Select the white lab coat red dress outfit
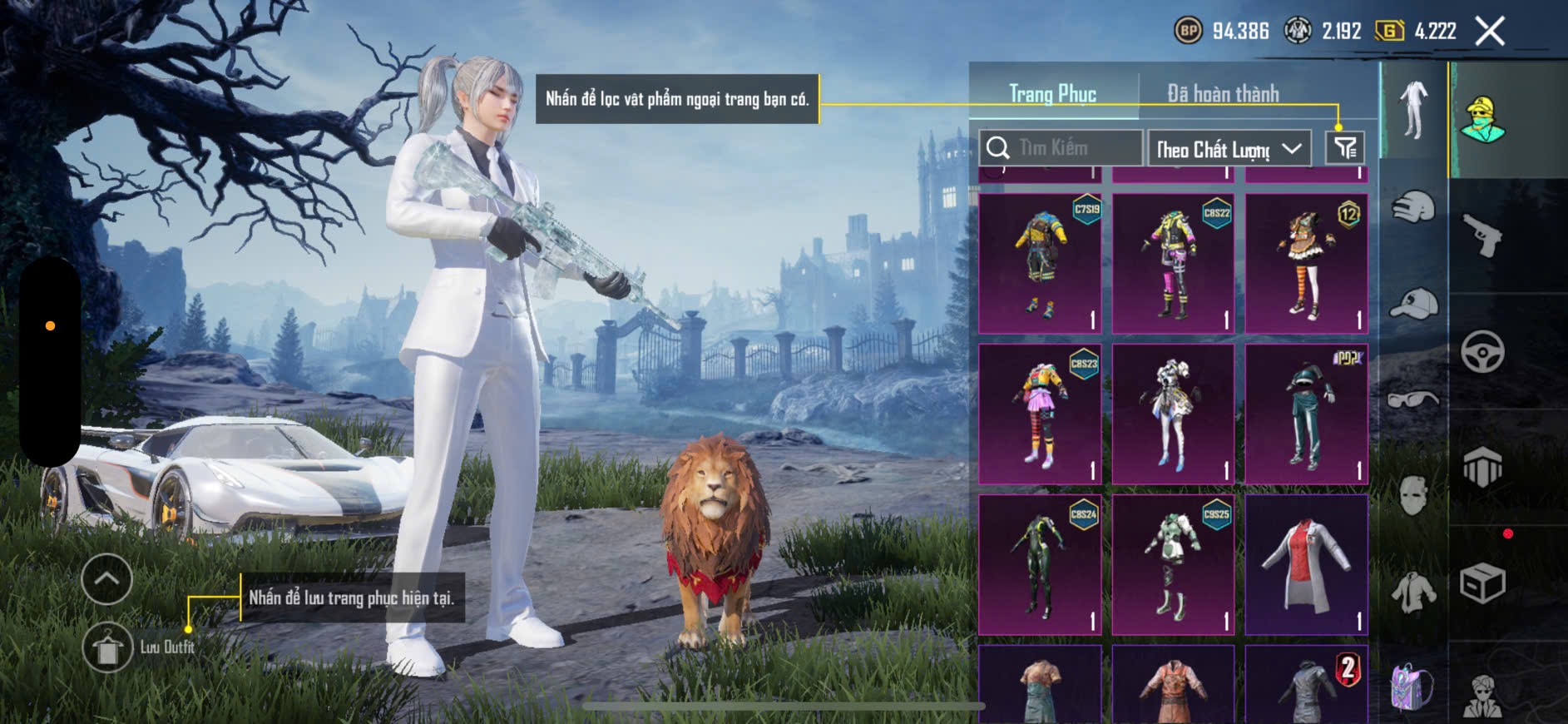 click(x=1306, y=565)
